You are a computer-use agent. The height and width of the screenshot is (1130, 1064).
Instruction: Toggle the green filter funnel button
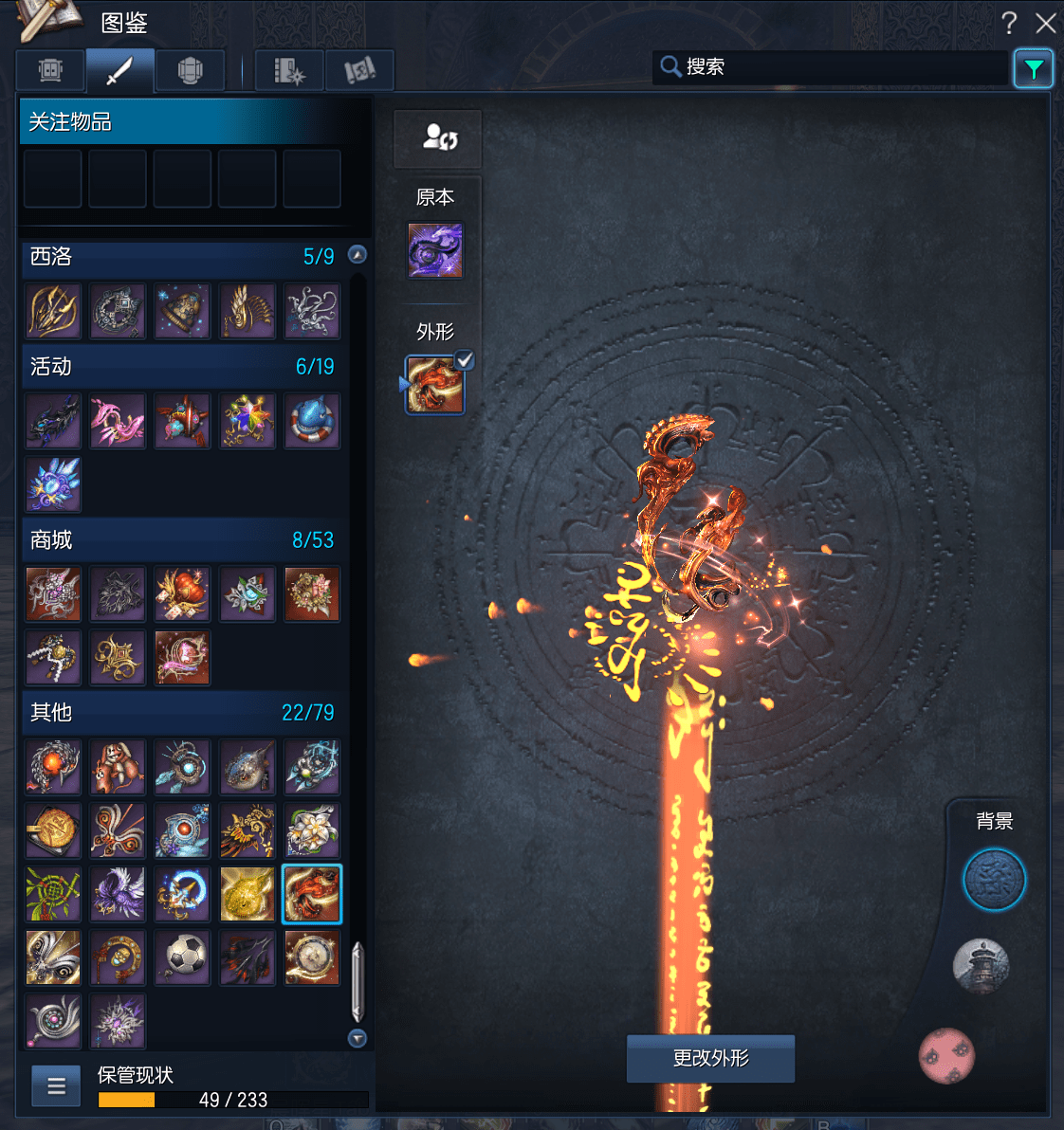[x=1033, y=68]
